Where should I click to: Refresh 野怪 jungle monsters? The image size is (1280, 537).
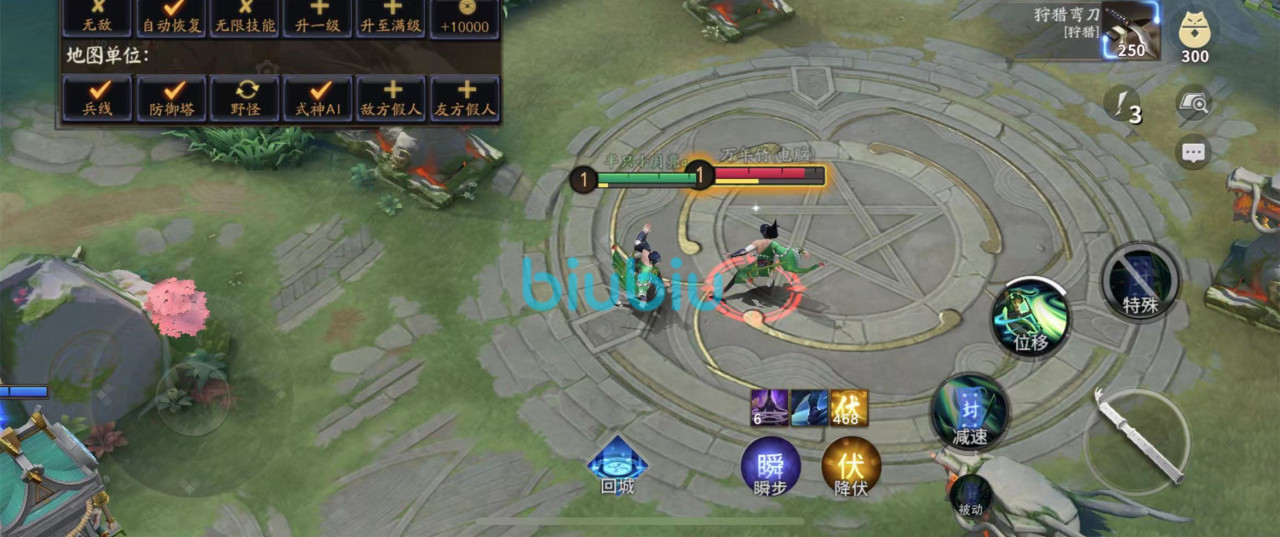click(x=245, y=98)
